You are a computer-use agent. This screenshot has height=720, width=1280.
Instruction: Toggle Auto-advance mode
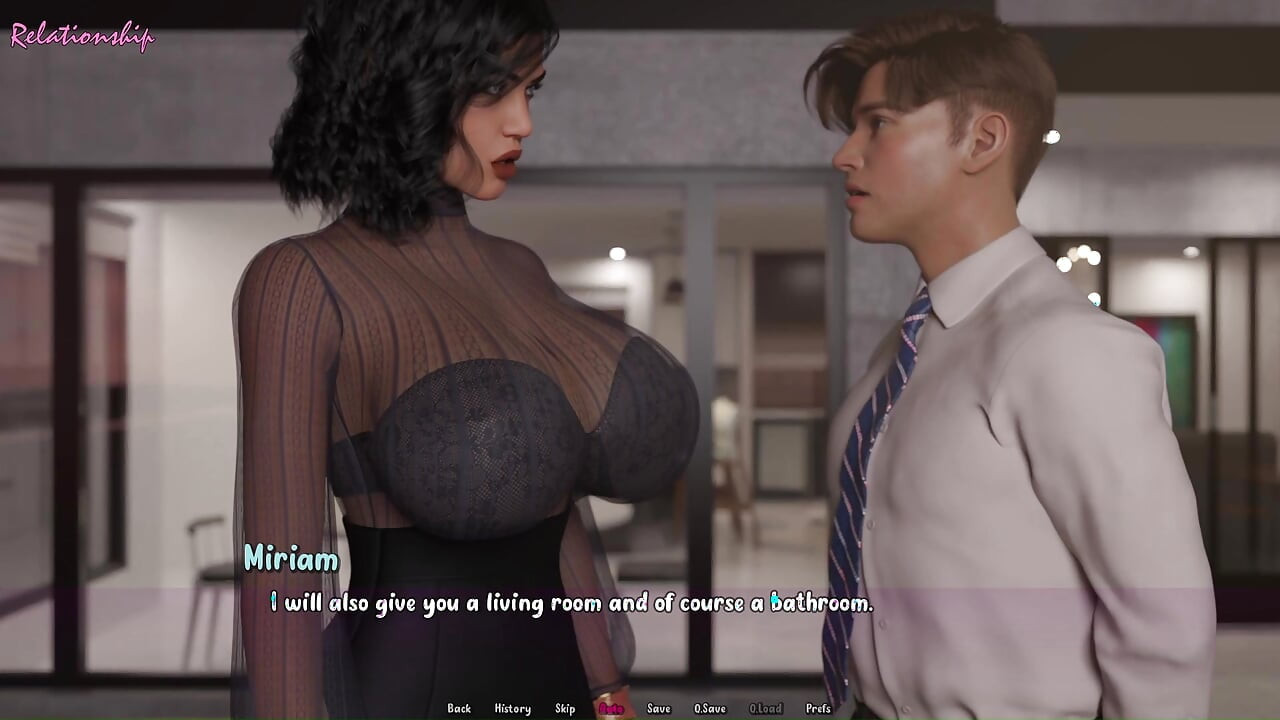[x=611, y=708]
